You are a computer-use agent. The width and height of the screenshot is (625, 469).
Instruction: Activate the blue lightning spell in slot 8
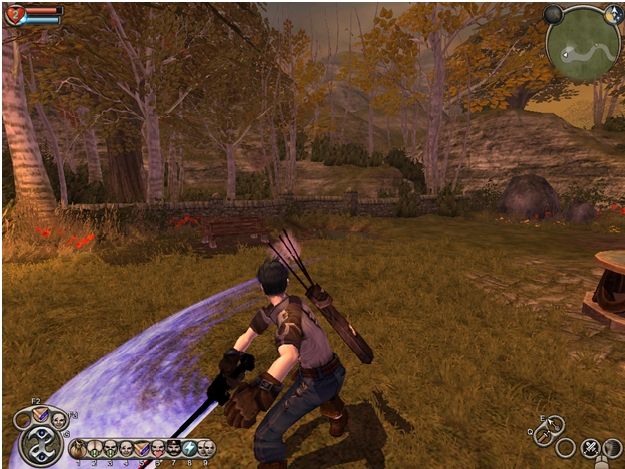(x=189, y=448)
